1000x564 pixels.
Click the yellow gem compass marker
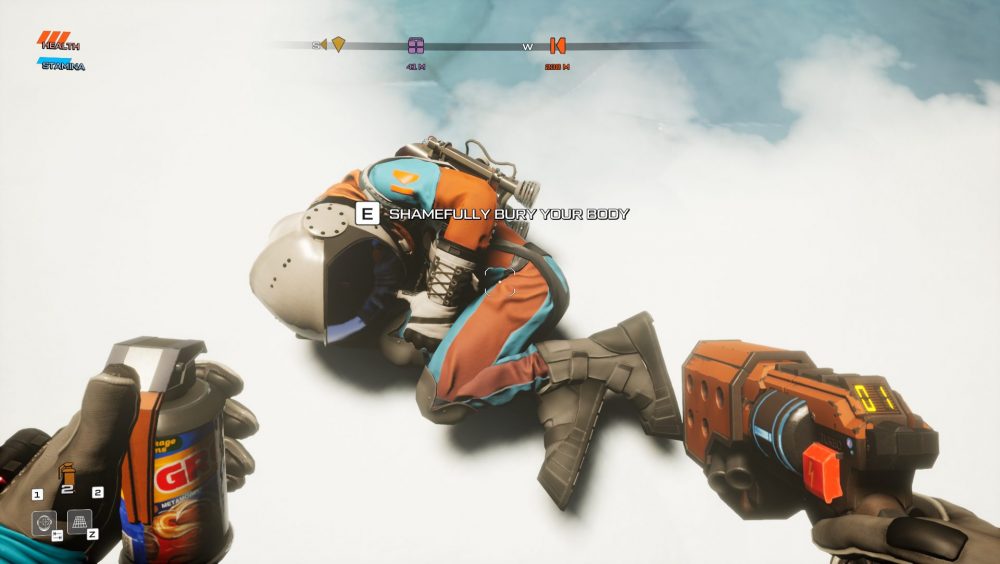point(339,44)
